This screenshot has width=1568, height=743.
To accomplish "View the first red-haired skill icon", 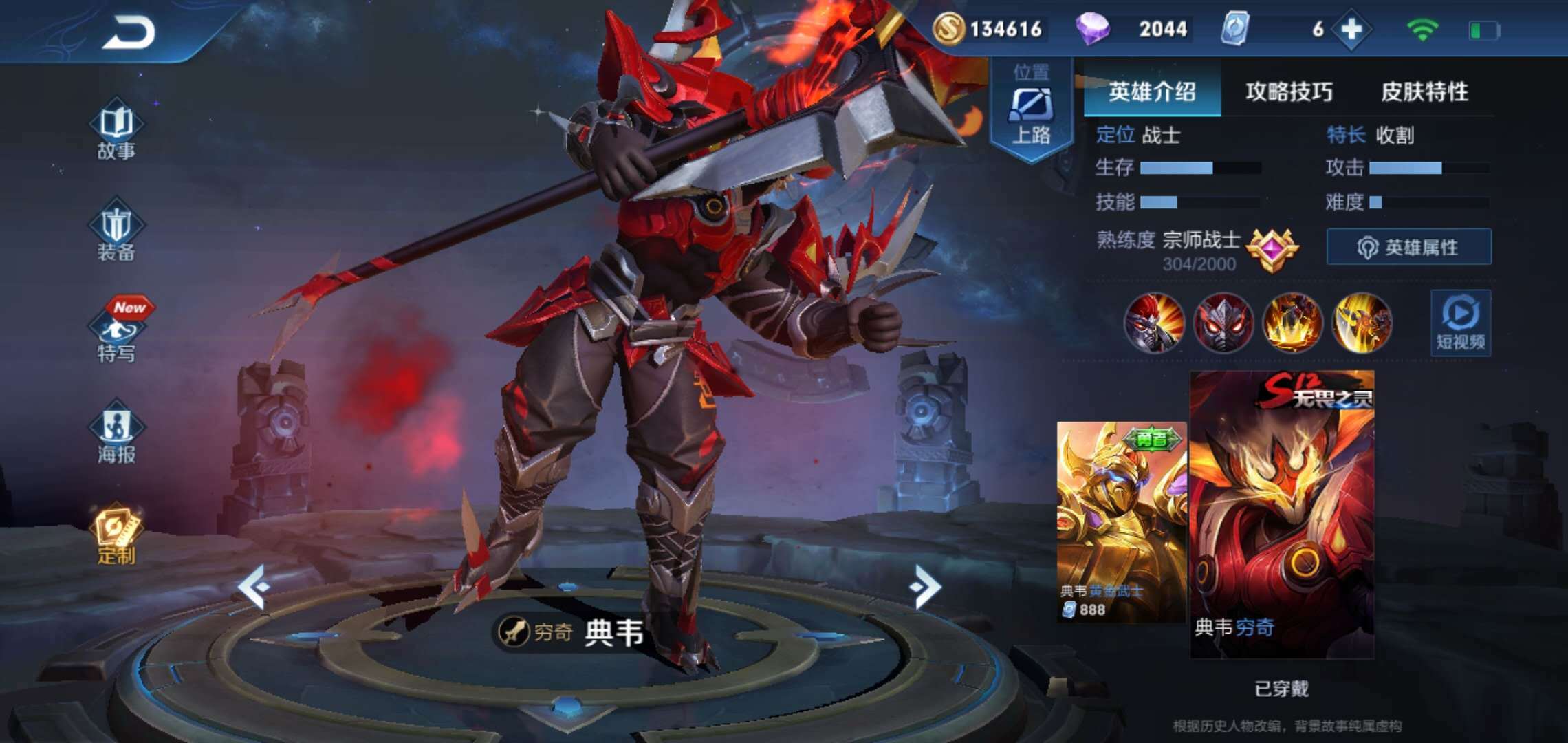I will 1154,323.
